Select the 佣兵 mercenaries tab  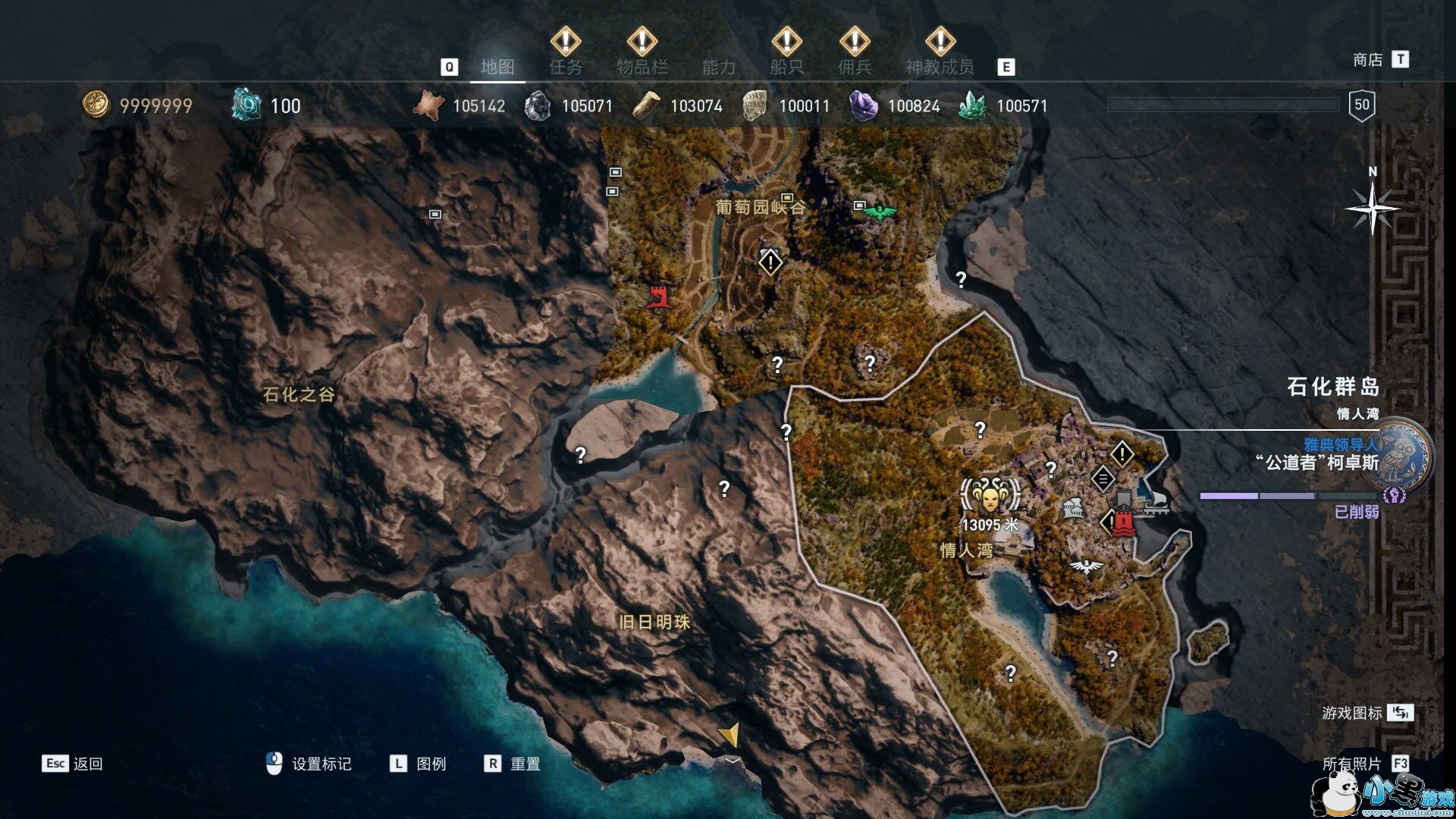855,67
